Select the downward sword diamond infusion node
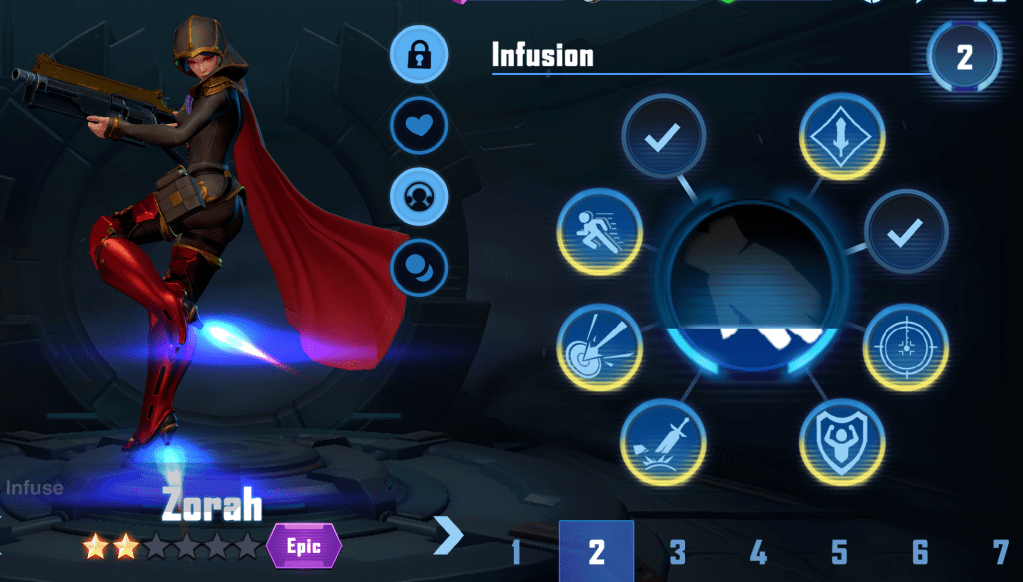 (x=843, y=138)
